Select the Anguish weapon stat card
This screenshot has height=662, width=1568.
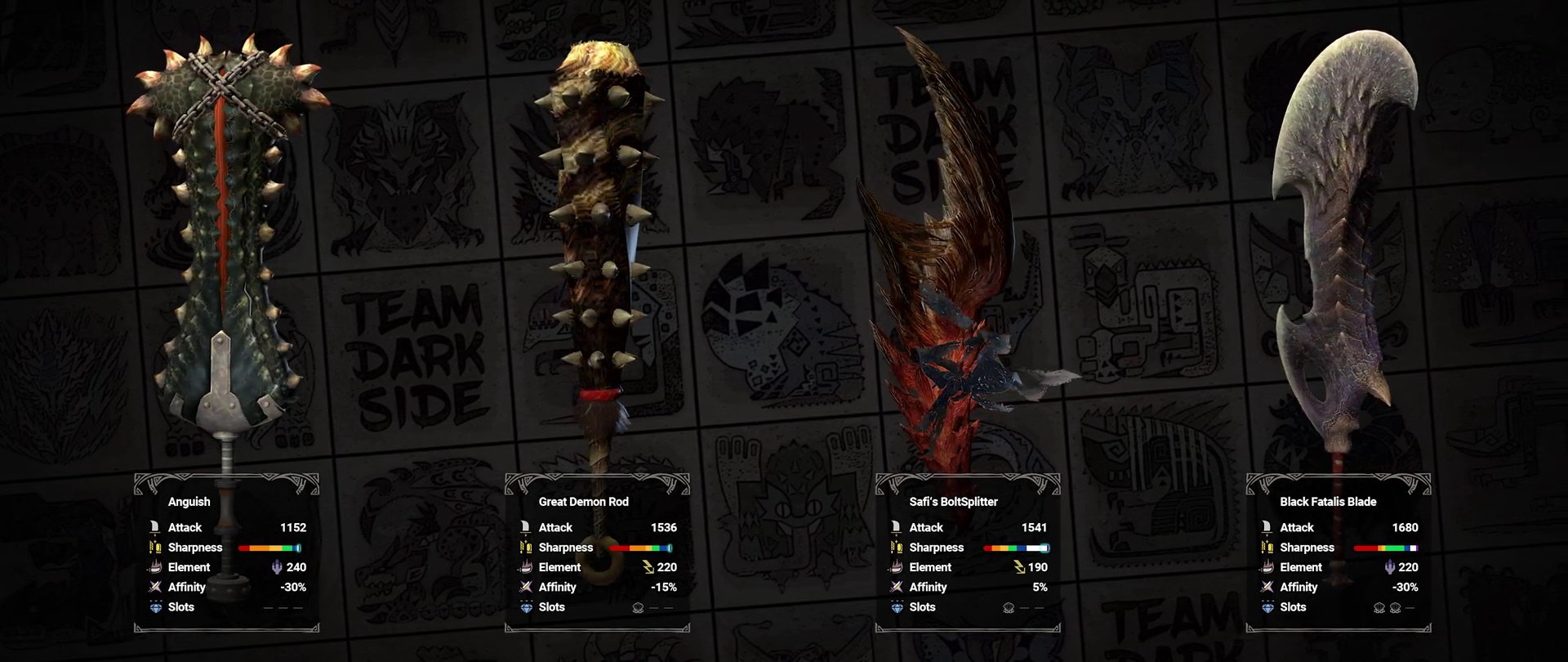point(226,552)
